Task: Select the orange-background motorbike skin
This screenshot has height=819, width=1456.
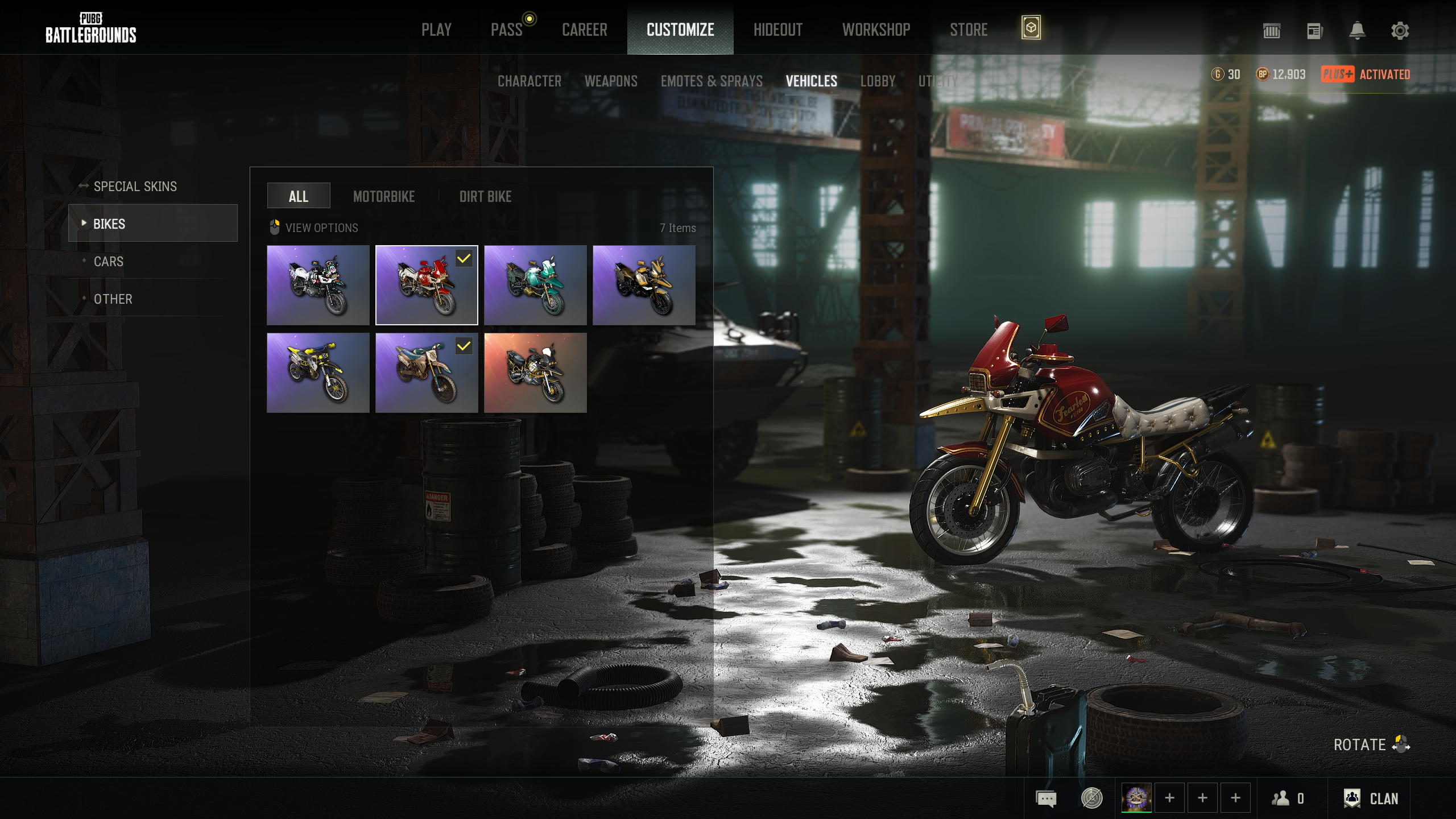Action: (535, 373)
